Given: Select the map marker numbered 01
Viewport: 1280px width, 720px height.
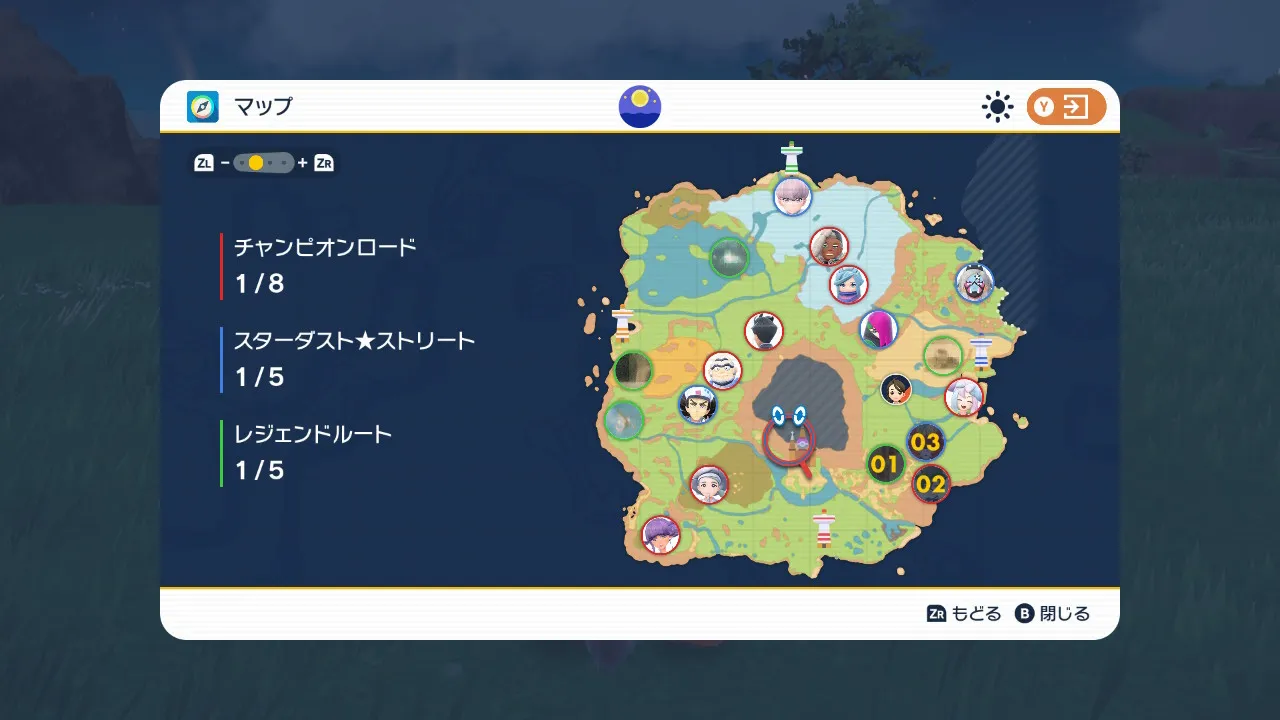Looking at the screenshot, I should pos(885,464).
